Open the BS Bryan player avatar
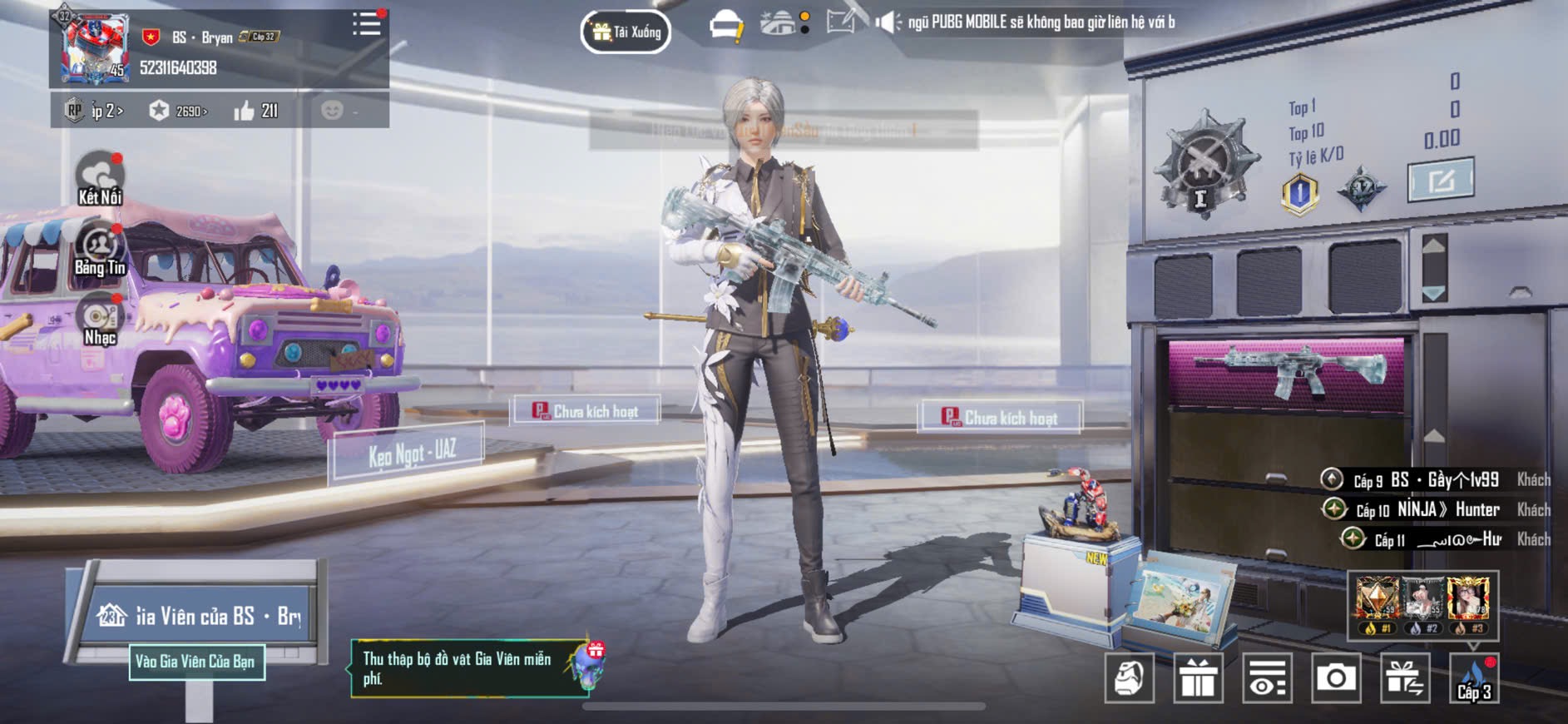Image resolution: width=1568 pixels, height=724 pixels. click(94, 47)
